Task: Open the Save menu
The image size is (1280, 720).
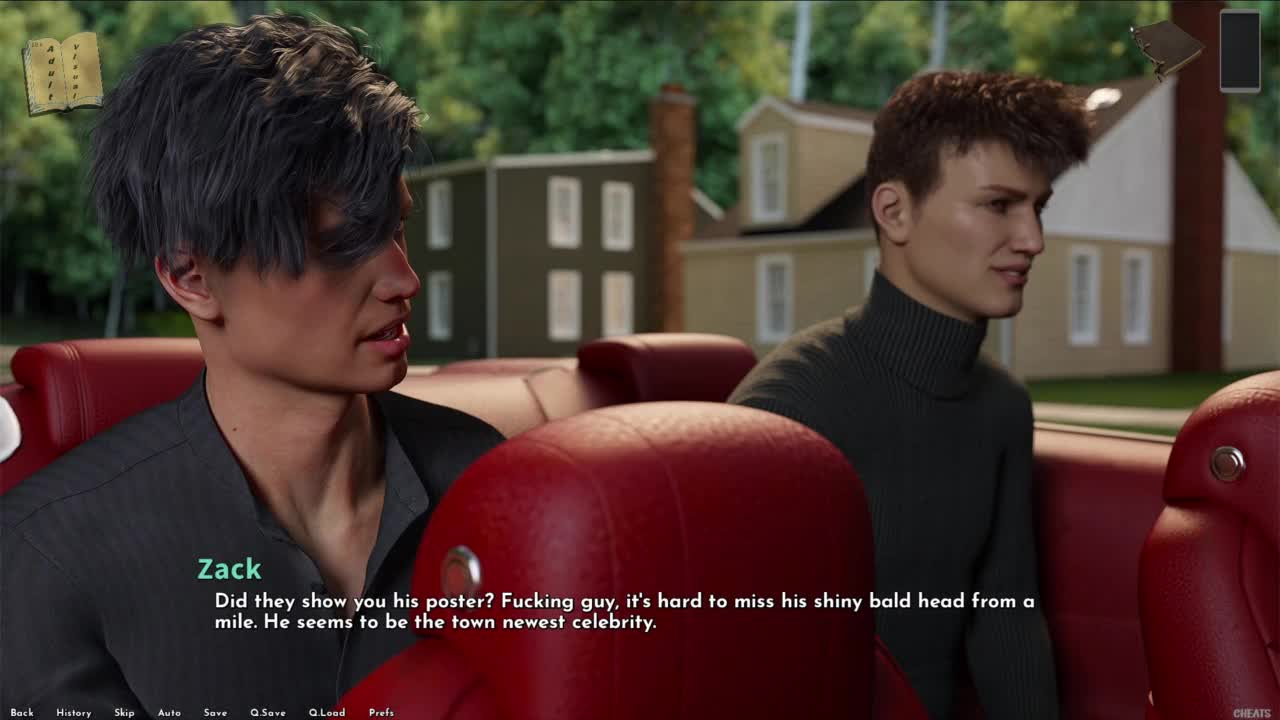Action: (x=215, y=713)
